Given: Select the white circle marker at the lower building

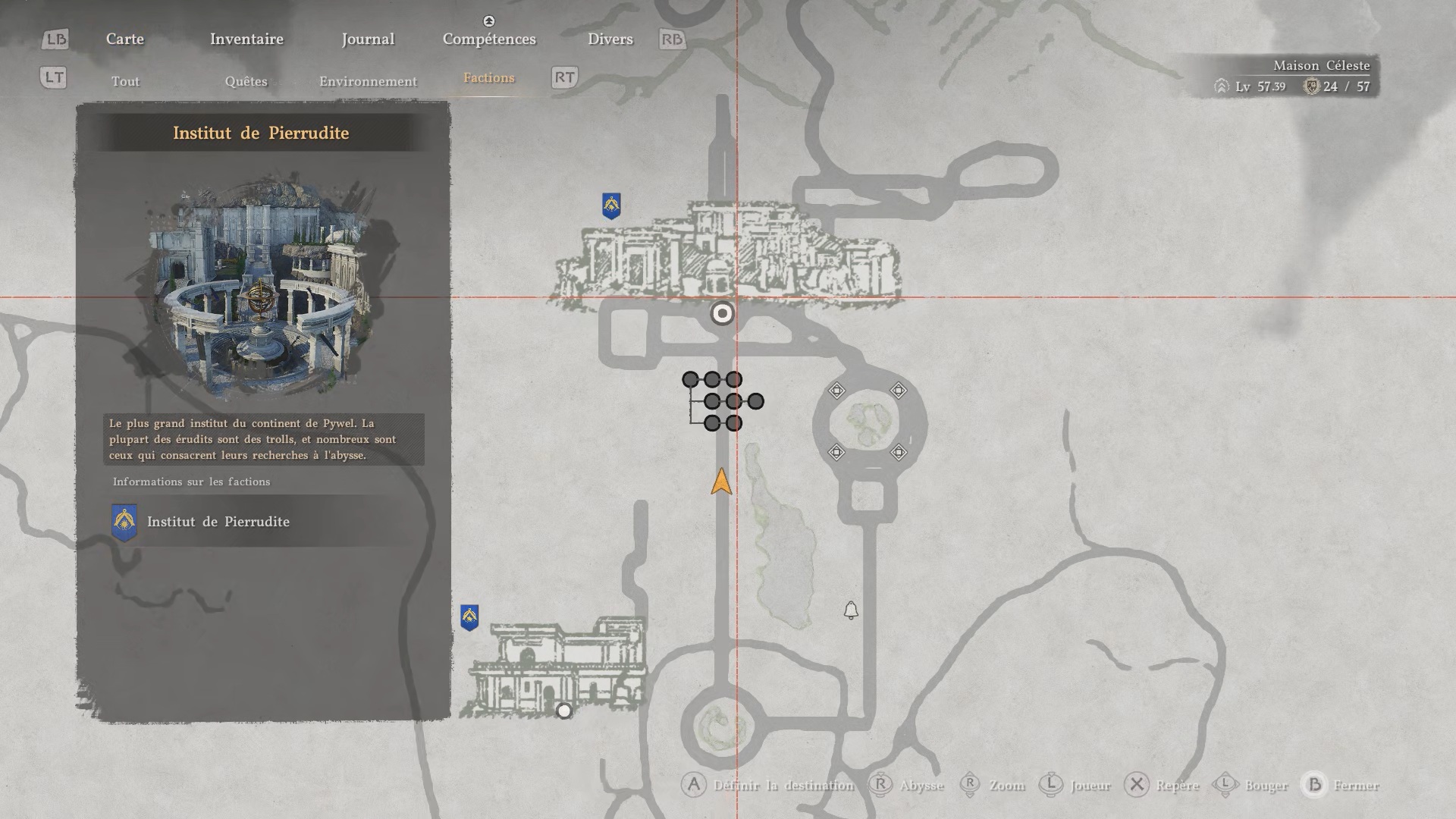Looking at the screenshot, I should 564,711.
